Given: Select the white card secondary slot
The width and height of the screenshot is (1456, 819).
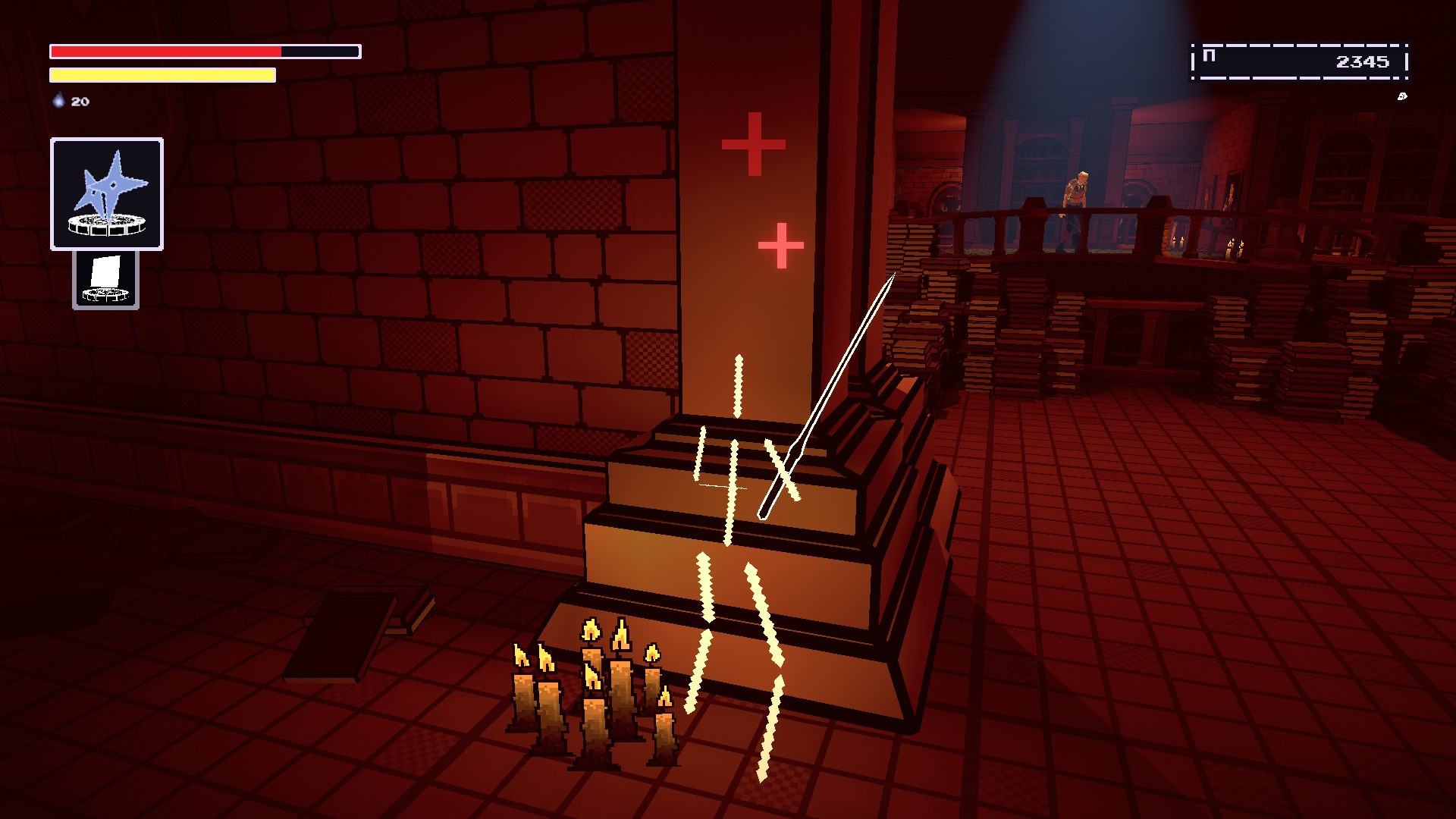Looking at the screenshot, I should pos(105,280).
